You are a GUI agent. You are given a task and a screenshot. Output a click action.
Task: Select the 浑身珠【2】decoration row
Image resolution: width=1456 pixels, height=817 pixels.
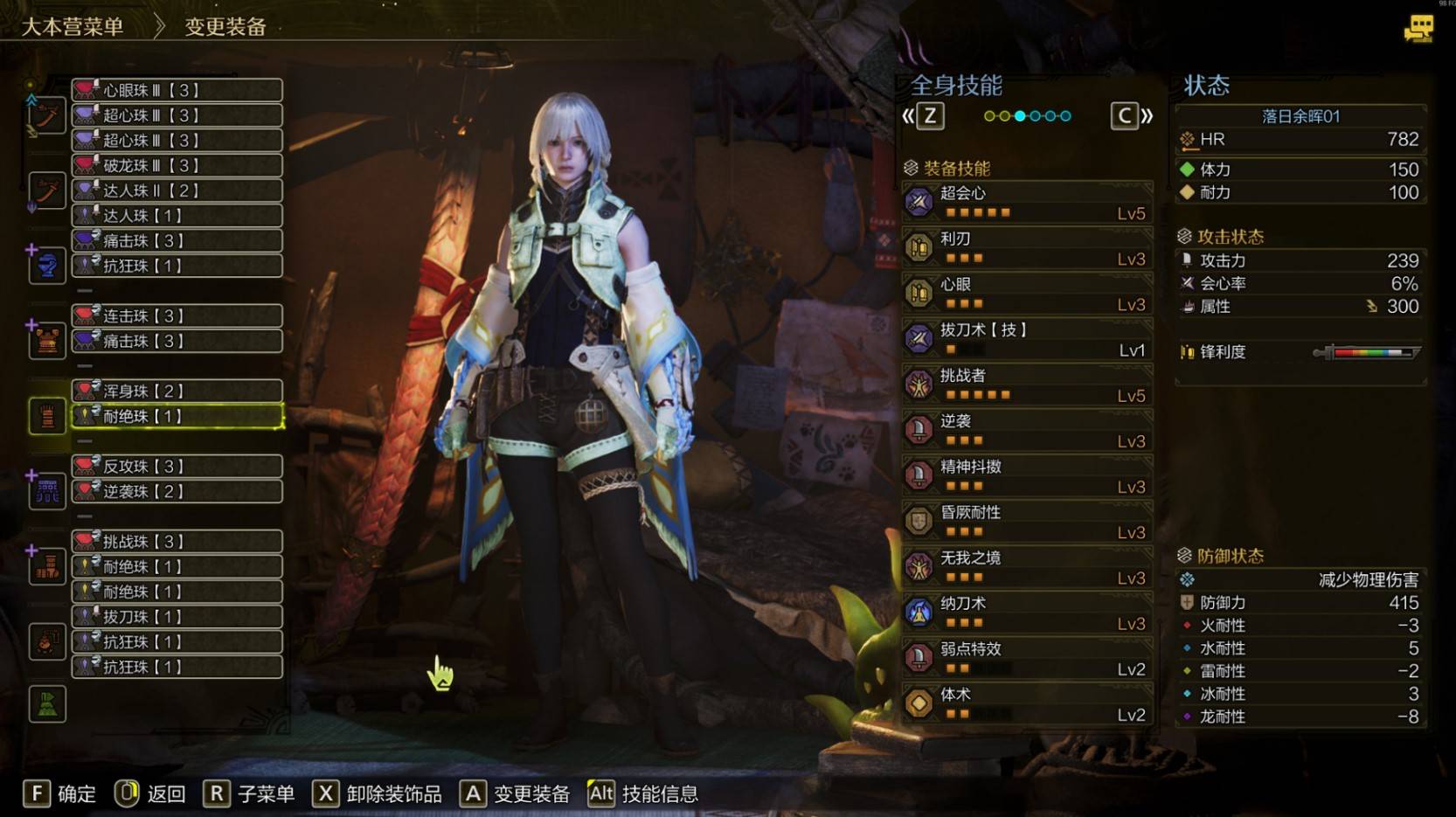tap(177, 391)
